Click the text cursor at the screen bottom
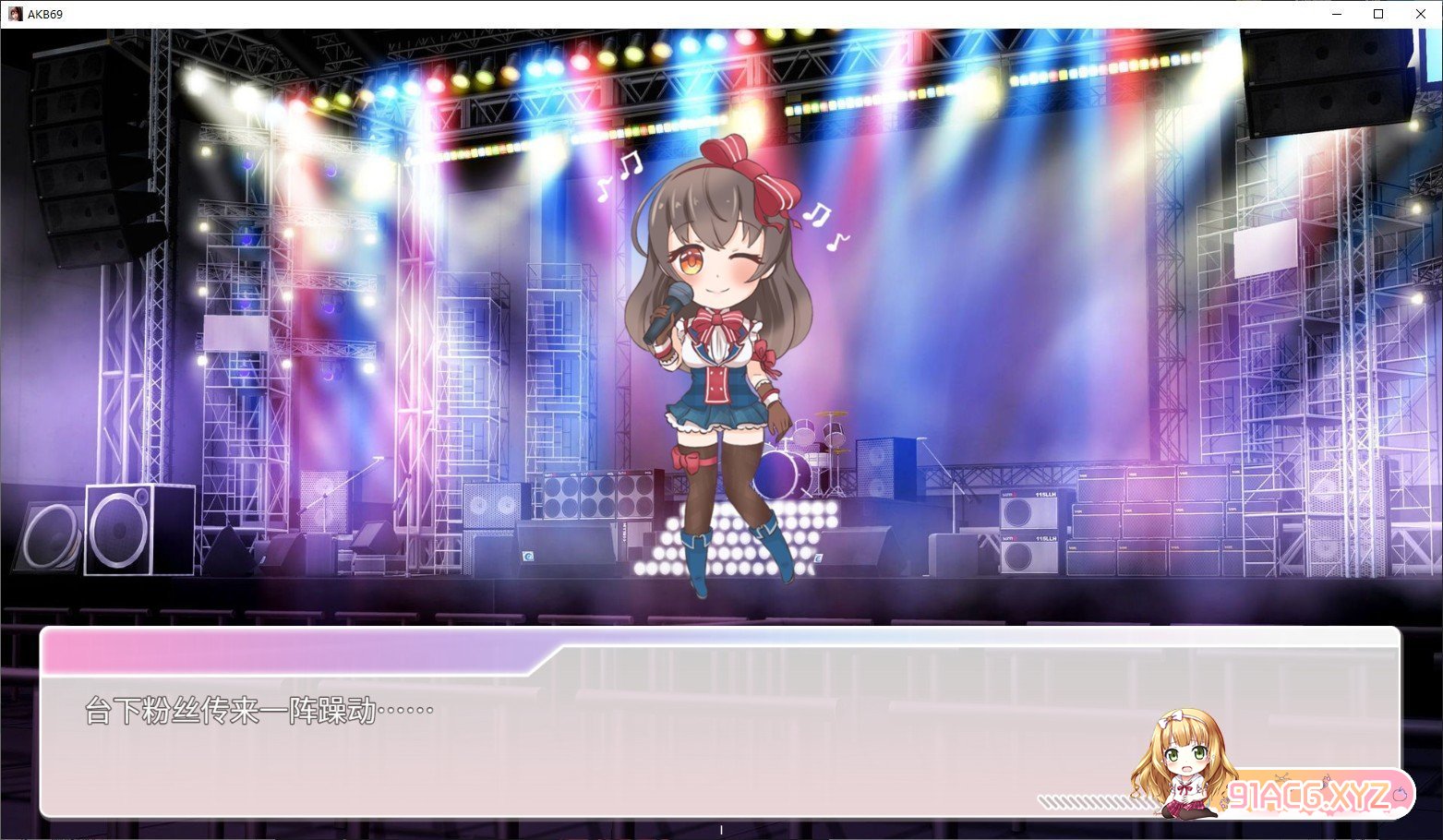 click(721, 830)
